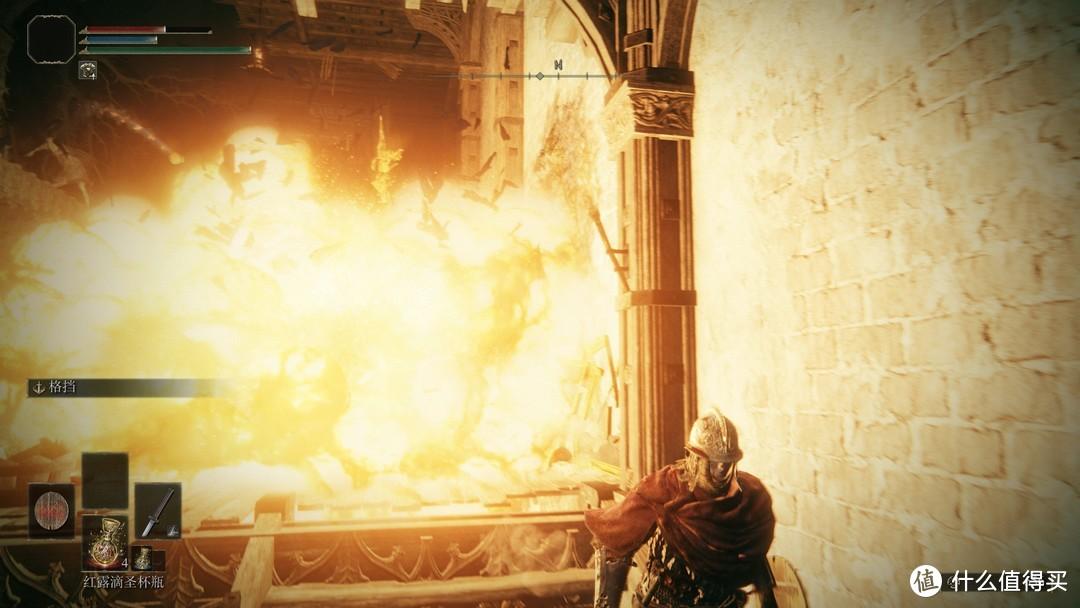Select the small next-item flask icon

[x=144, y=558]
